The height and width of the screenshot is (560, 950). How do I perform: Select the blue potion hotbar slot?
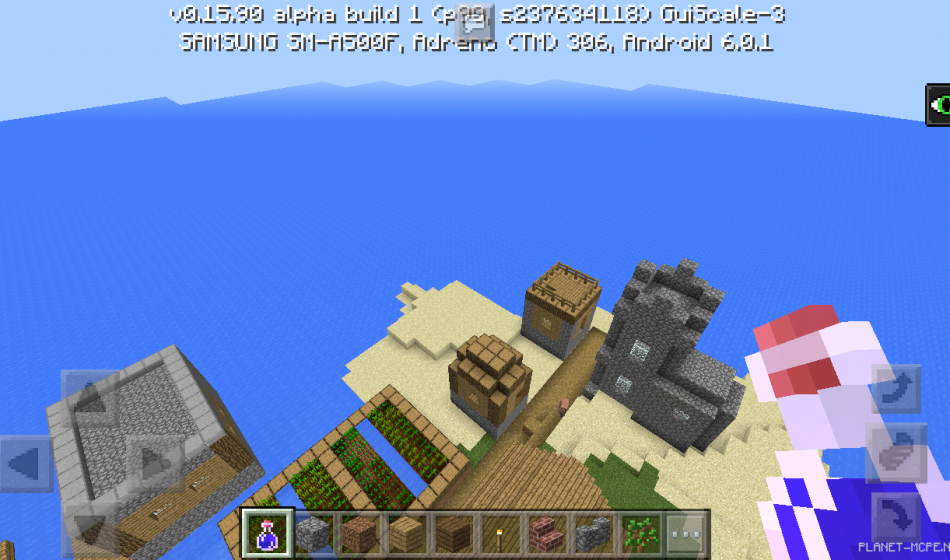coord(269,532)
